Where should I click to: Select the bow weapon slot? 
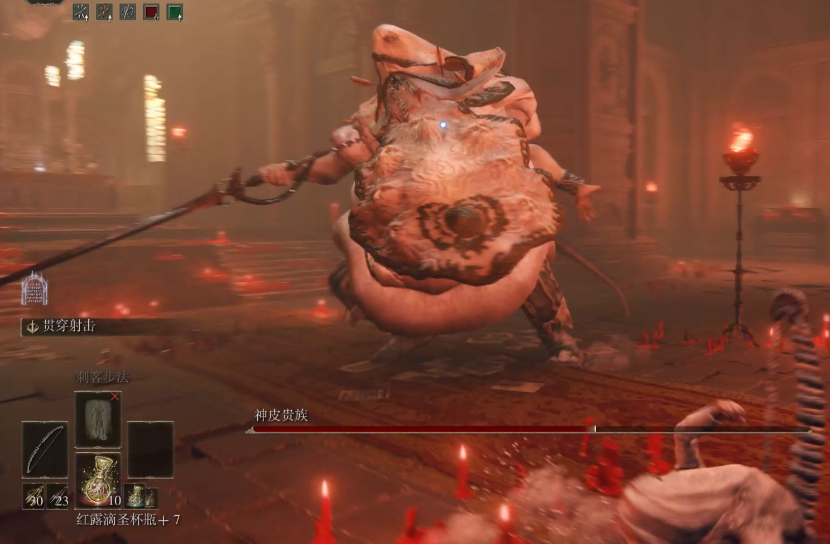click(x=45, y=449)
